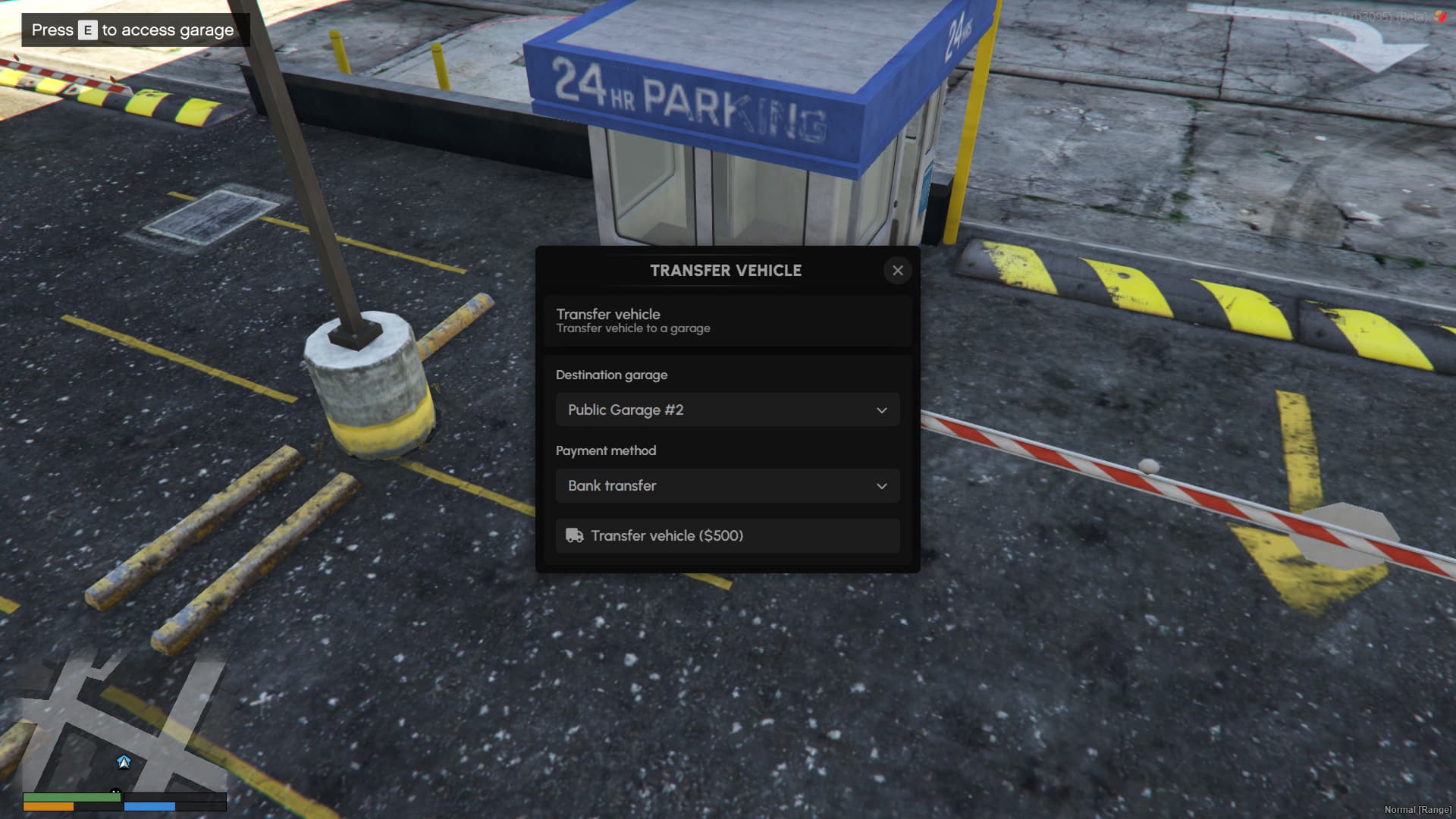Select the Bank transfer payment value
The image size is (1456, 819).
tap(611, 485)
